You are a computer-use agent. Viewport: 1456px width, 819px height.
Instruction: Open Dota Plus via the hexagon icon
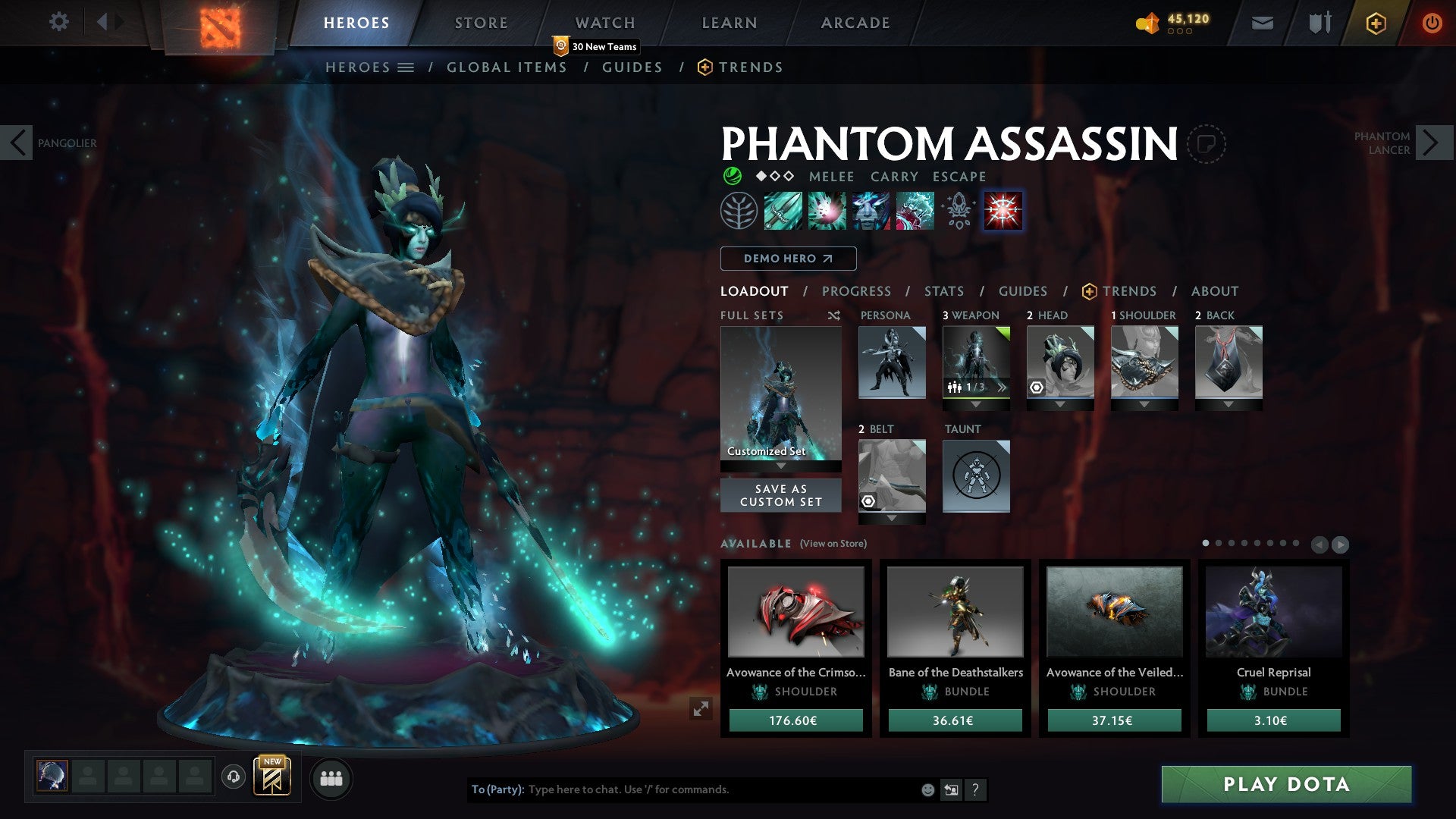1375,22
